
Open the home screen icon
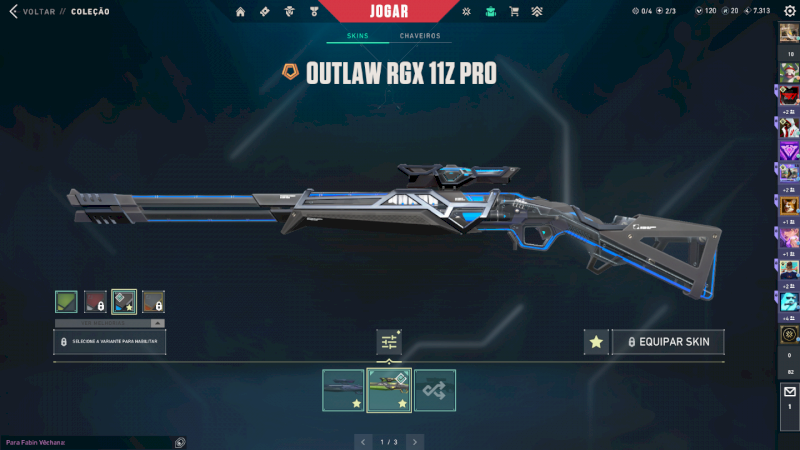[240, 12]
